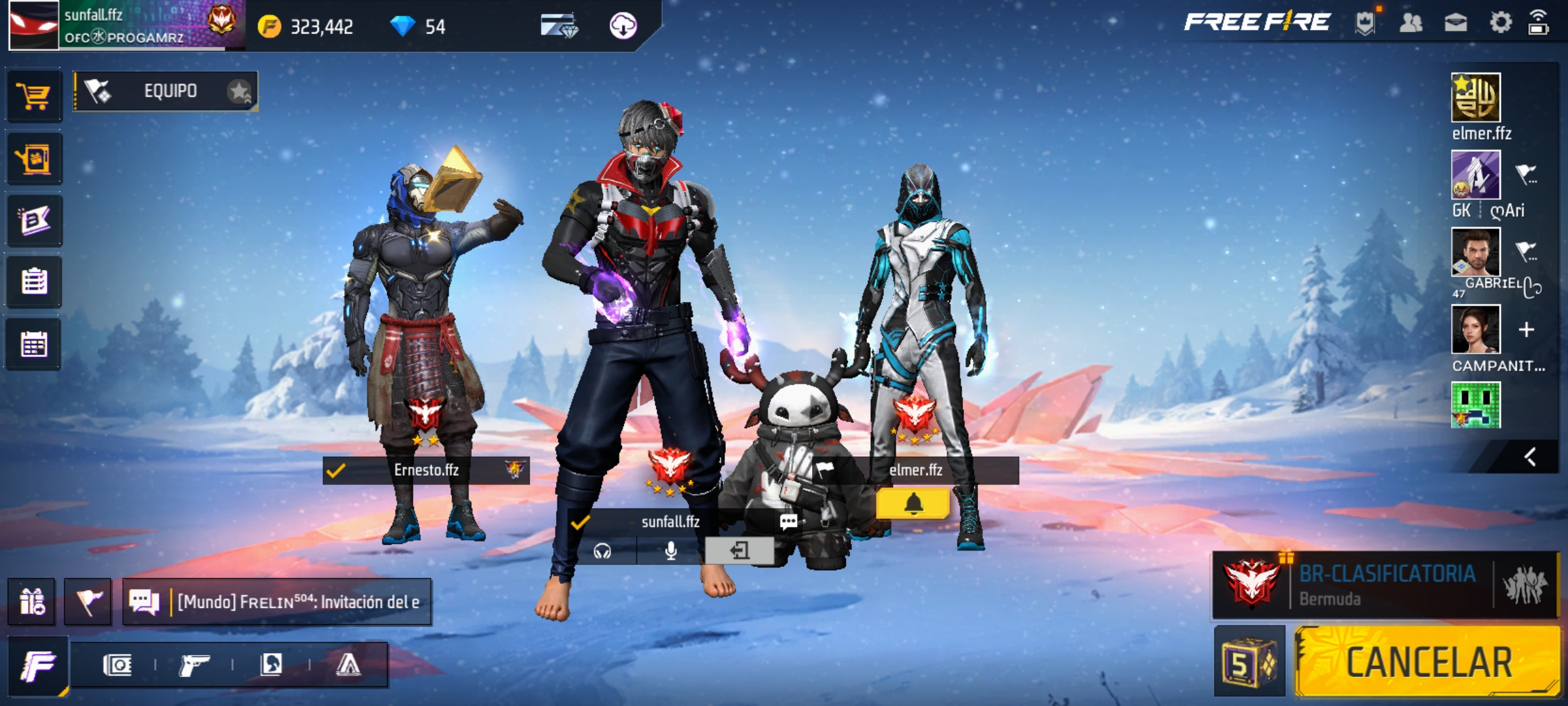Screen dimensions: 1568x706
Task: Open the download center icon
Action: (x=623, y=26)
